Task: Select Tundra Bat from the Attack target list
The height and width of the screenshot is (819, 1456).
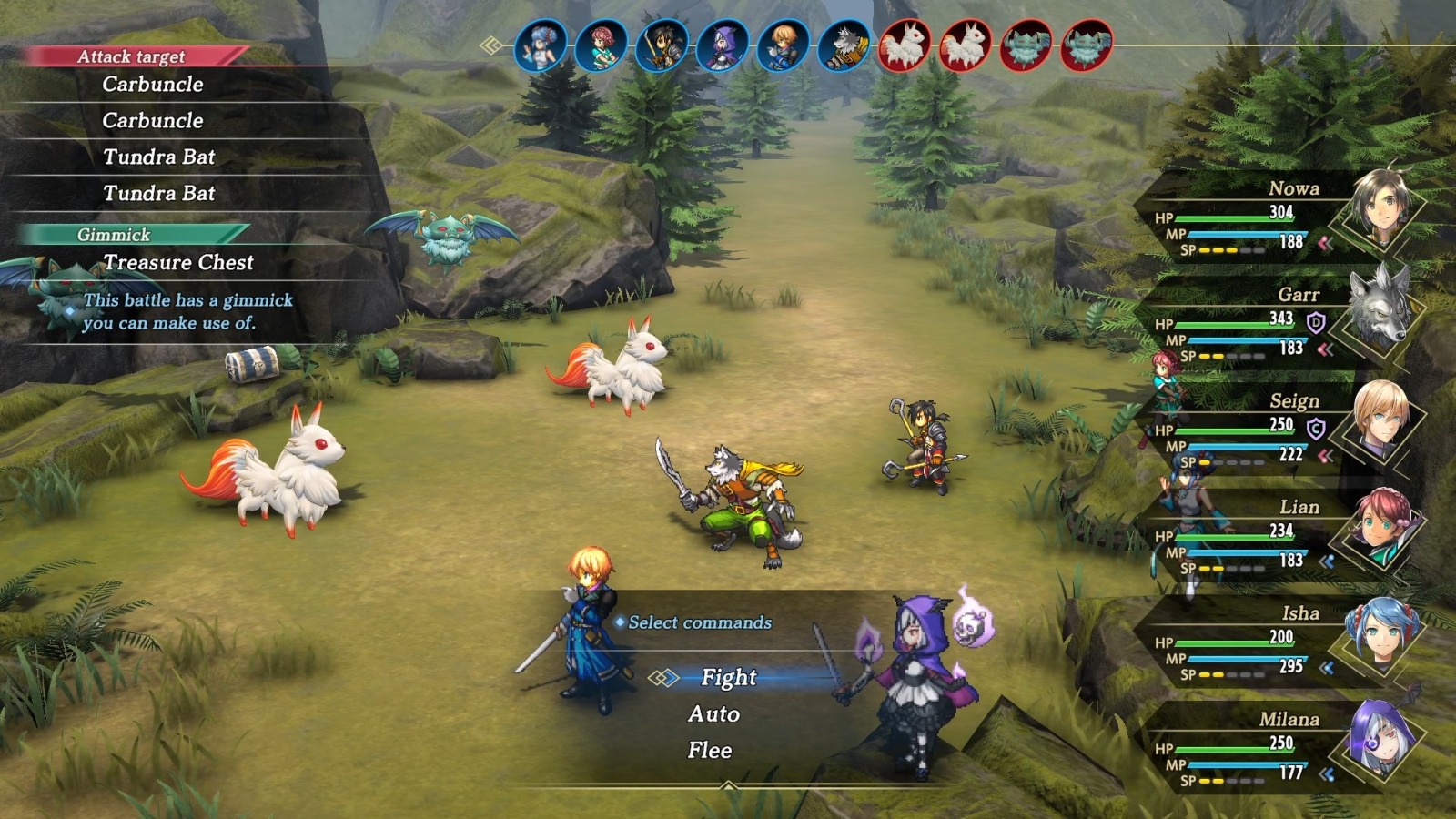Action: (x=158, y=157)
